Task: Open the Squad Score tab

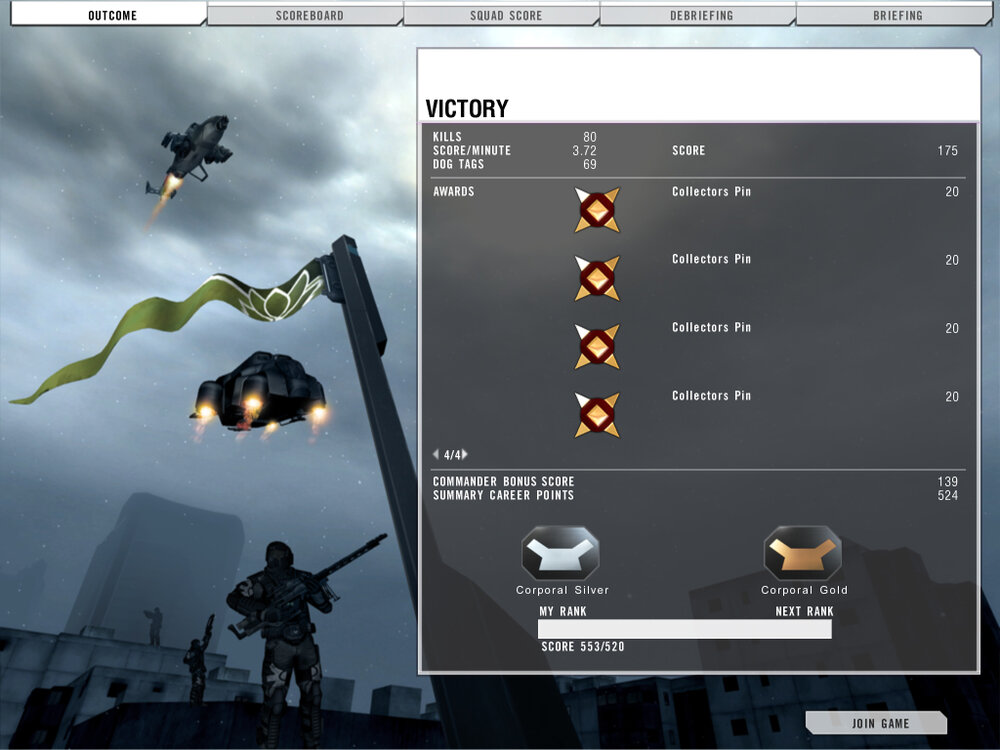Action: tap(501, 15)
